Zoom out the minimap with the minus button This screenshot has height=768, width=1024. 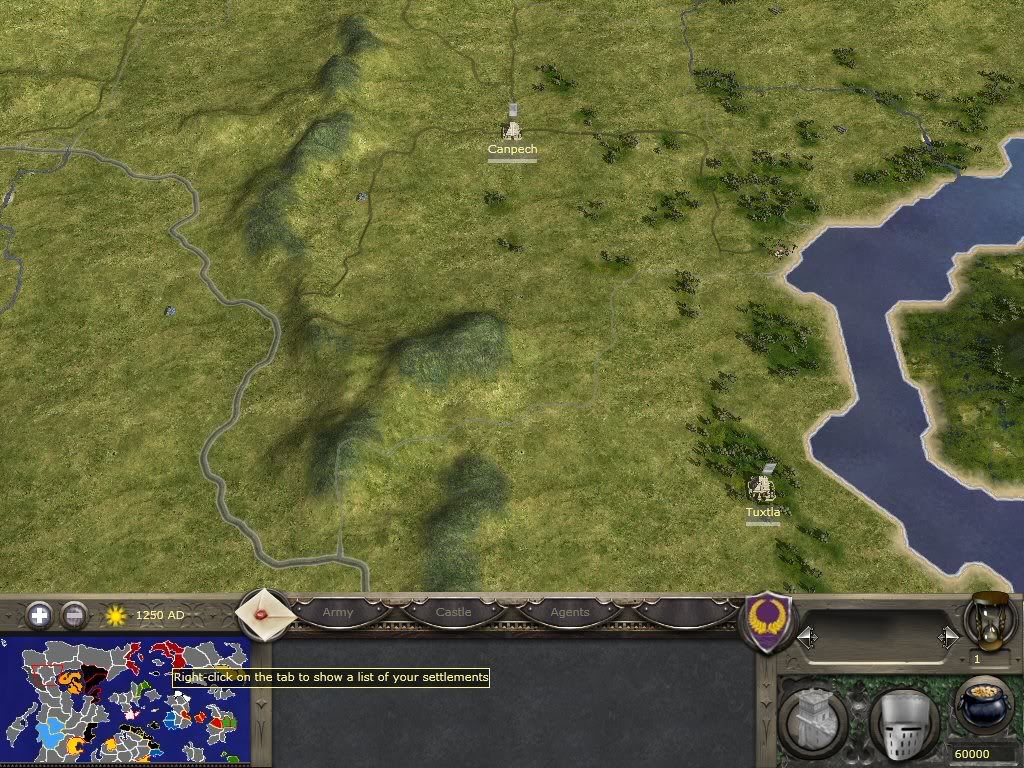pos(74,615)
